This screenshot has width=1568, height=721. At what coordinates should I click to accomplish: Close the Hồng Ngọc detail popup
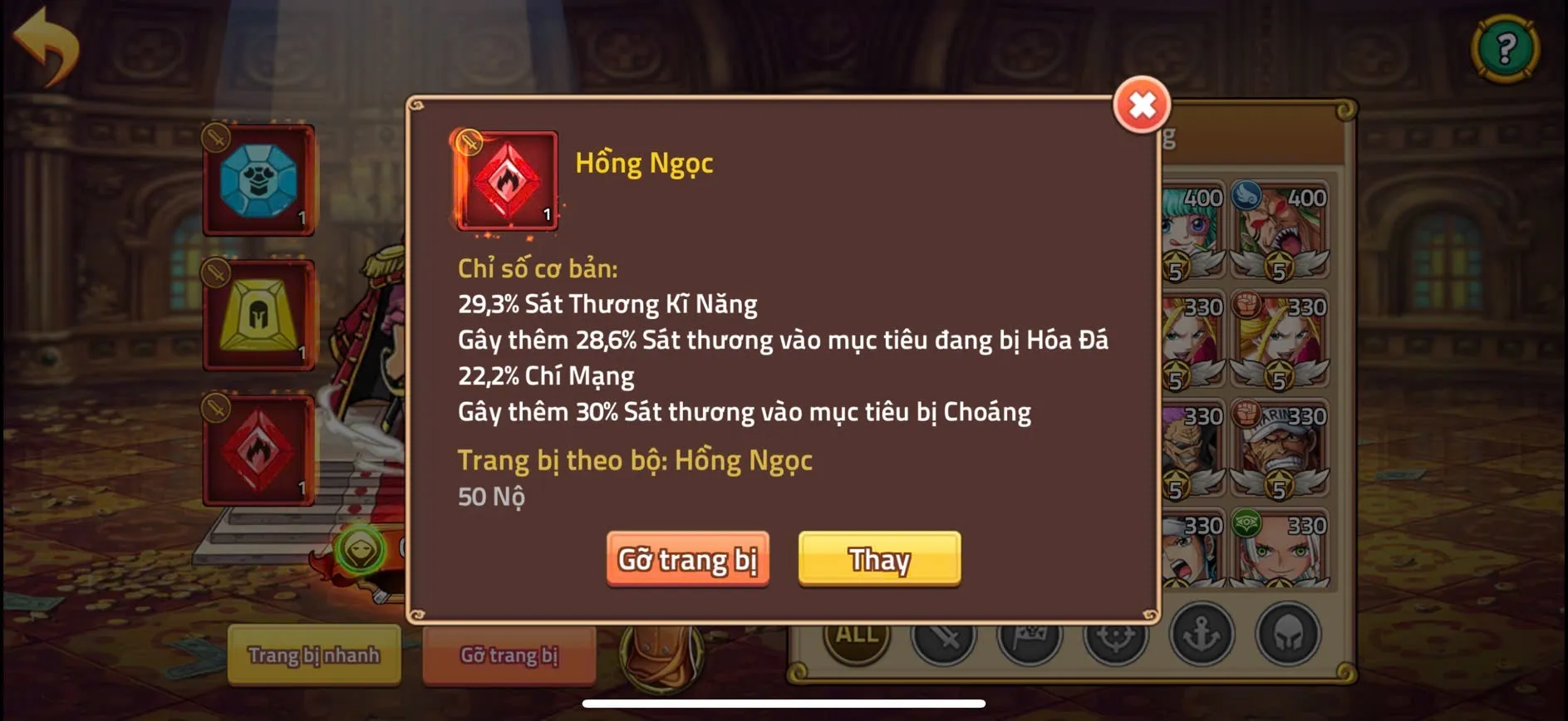click(1142, 105)
